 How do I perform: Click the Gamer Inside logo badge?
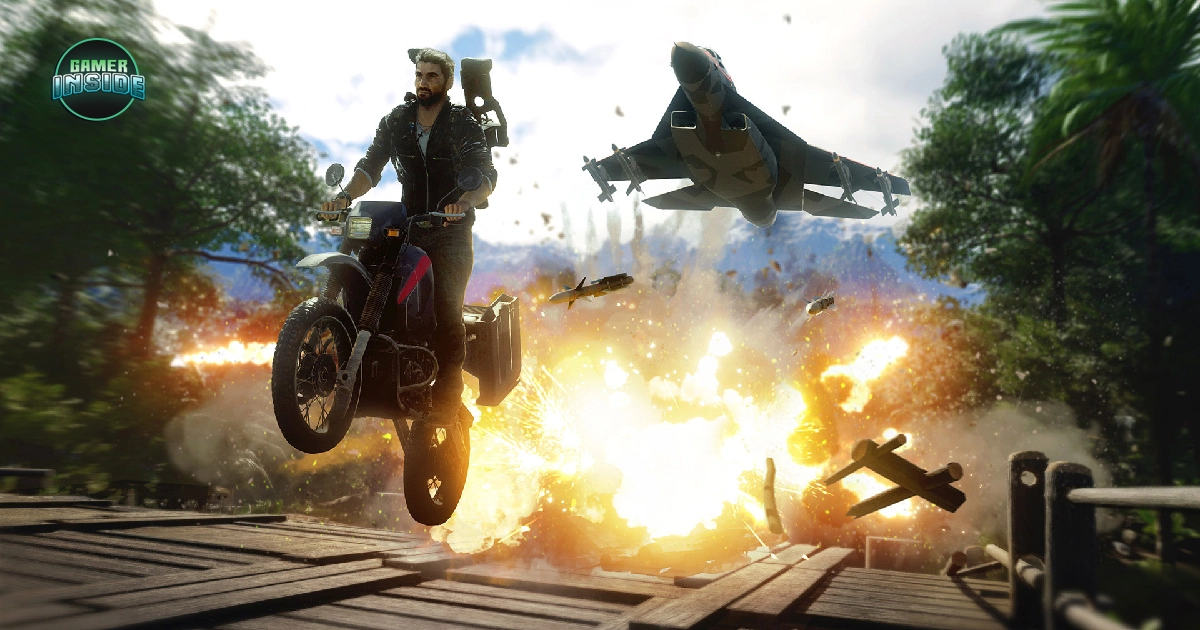click(98, 79)
